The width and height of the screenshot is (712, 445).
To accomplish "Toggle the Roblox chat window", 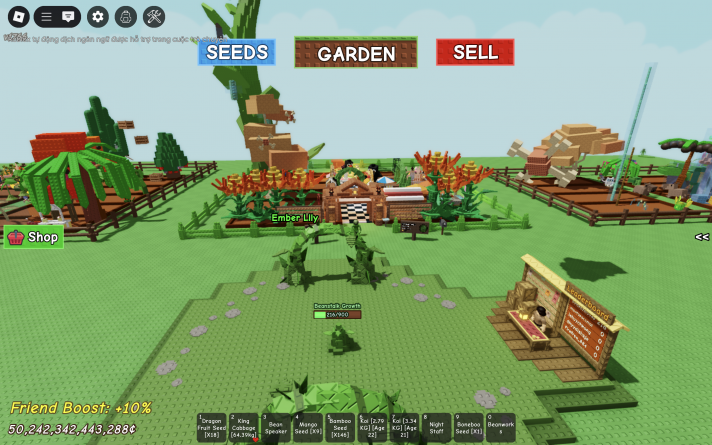I will pos(68,17).
